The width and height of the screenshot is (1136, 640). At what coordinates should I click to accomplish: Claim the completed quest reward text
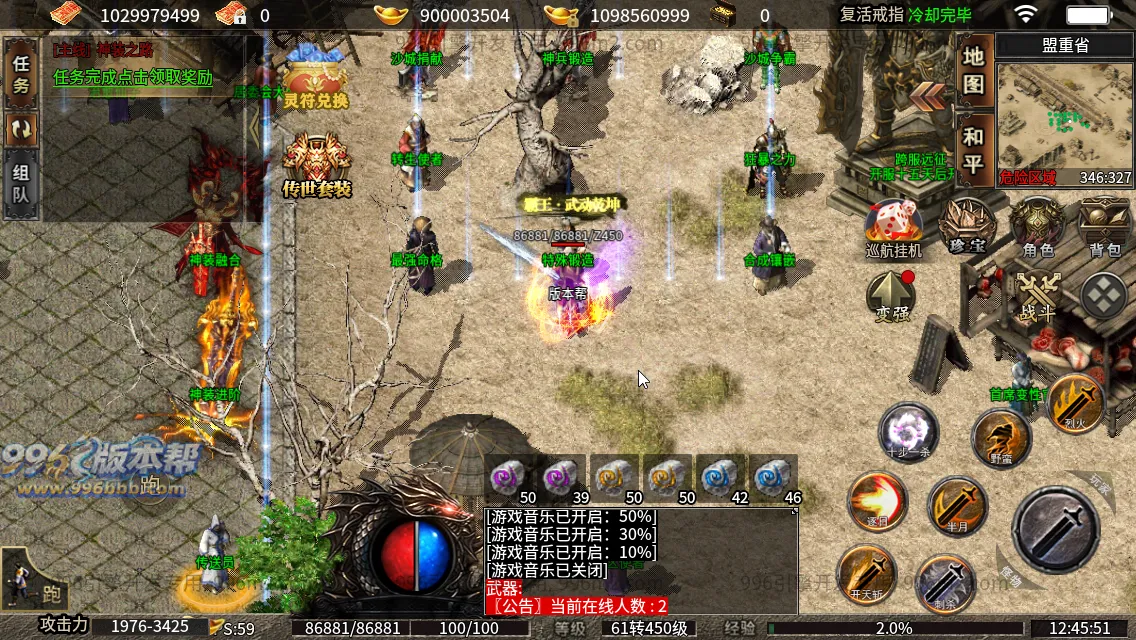(133, 77)
